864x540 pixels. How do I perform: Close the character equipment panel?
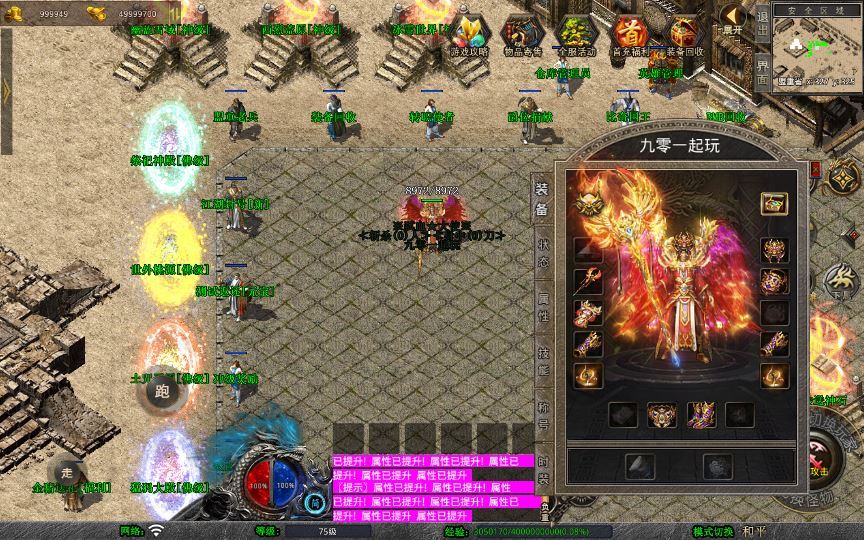(x=815, y=169)
